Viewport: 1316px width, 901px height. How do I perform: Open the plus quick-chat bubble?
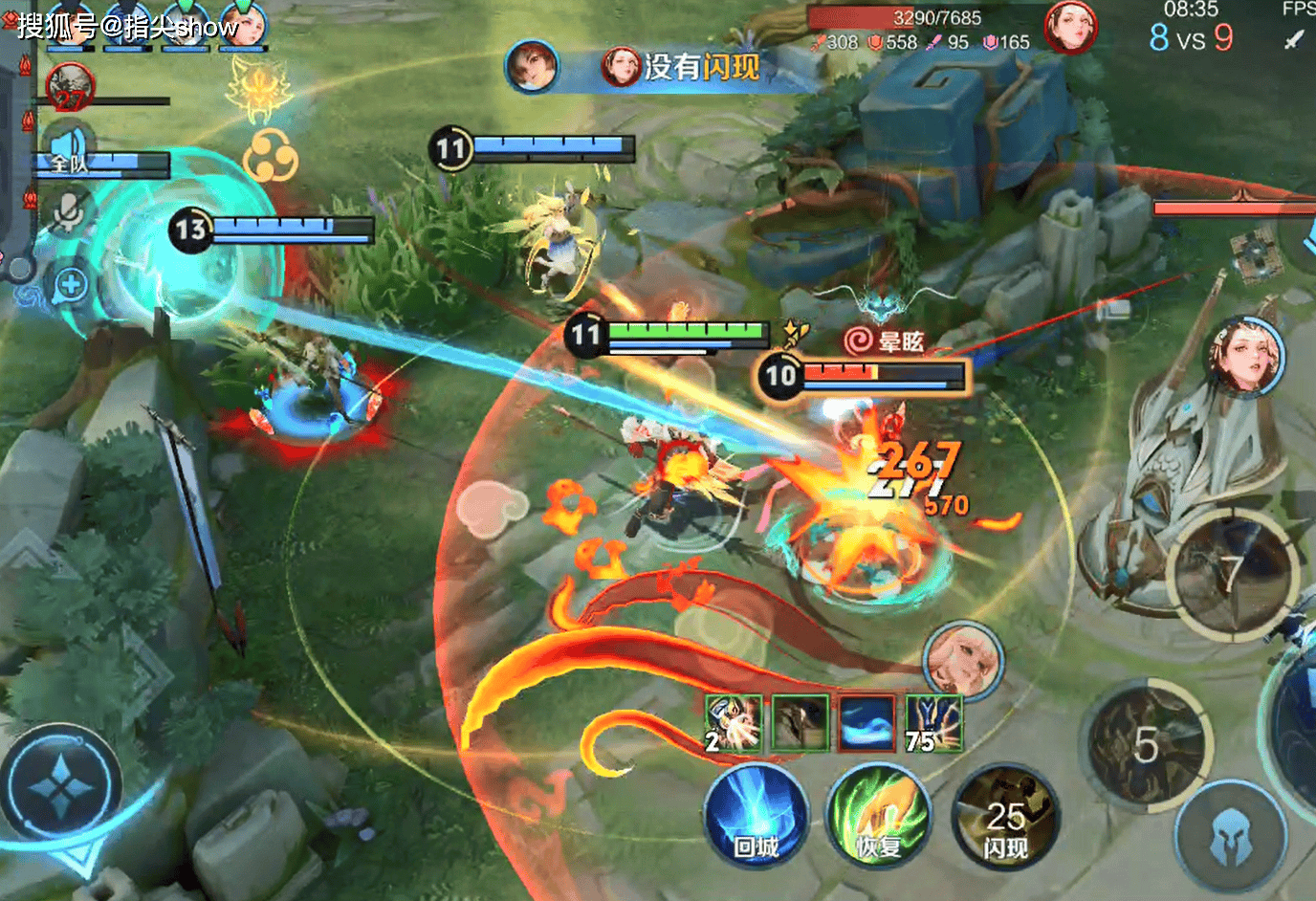71,284
